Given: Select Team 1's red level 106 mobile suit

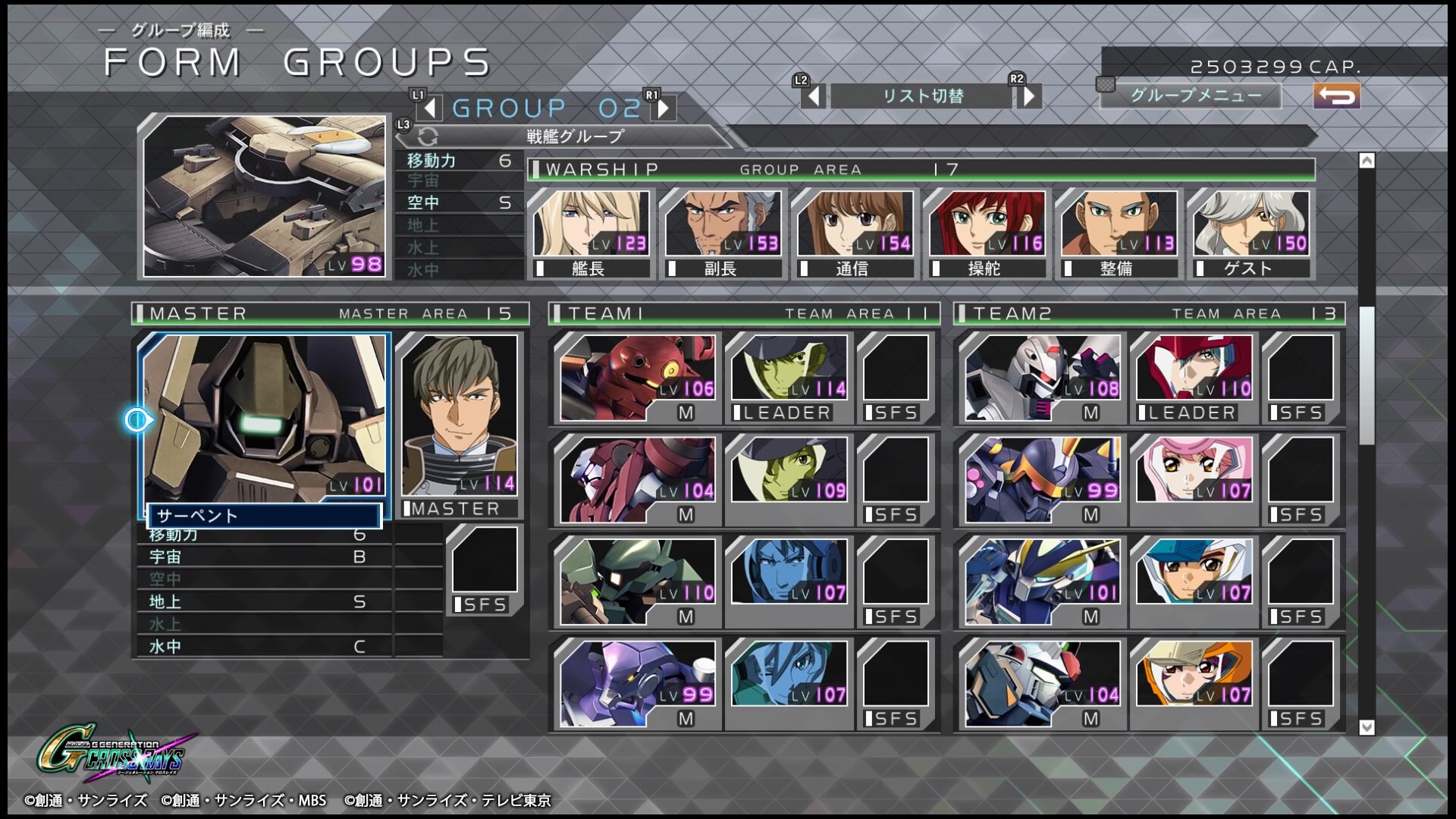Looking at the screenshot, I should pos(637,378).
